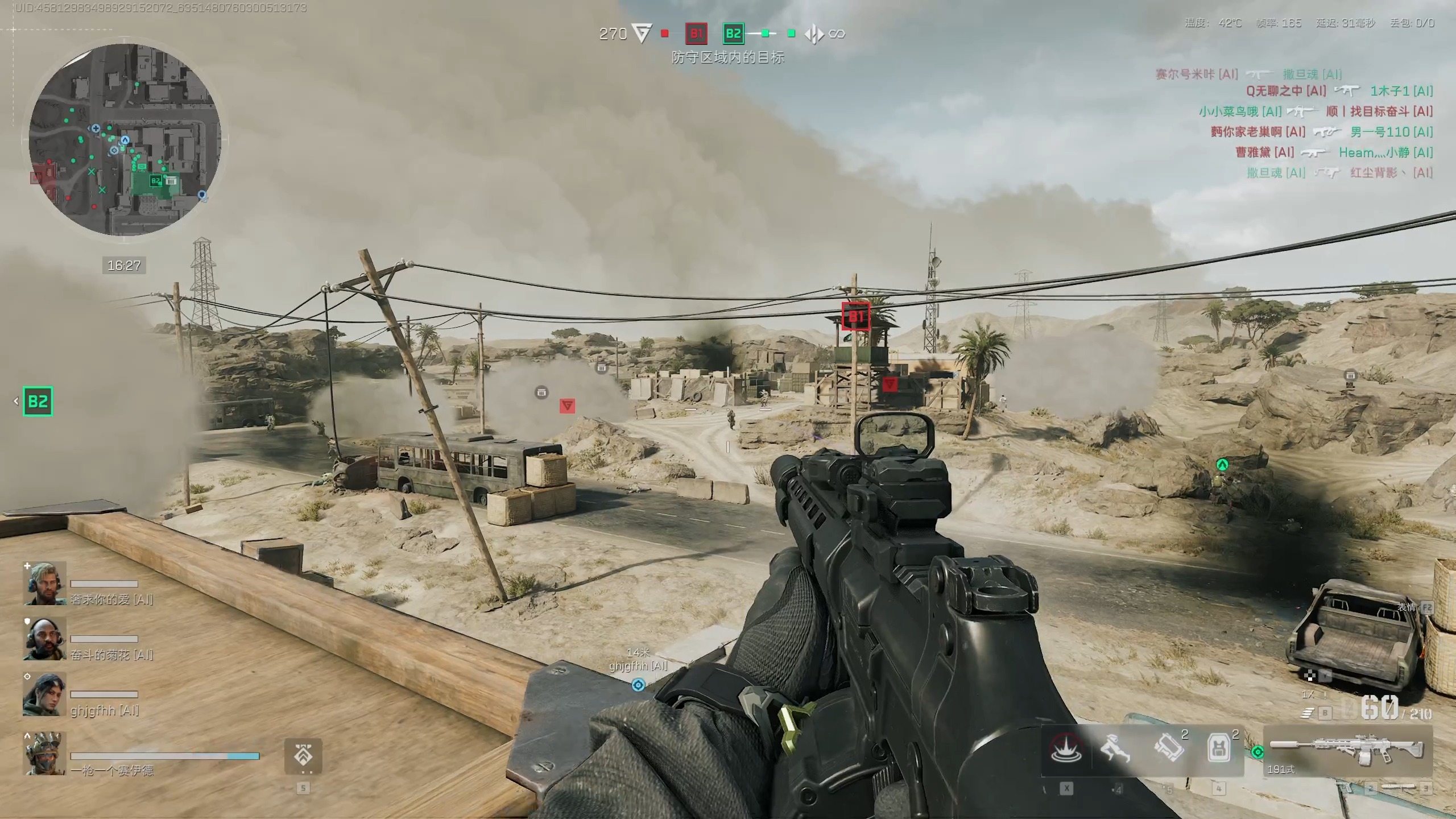Activate the red shockwave ability icon
This screenshot has width=1456, height=819.
(x=1066, y=748)
